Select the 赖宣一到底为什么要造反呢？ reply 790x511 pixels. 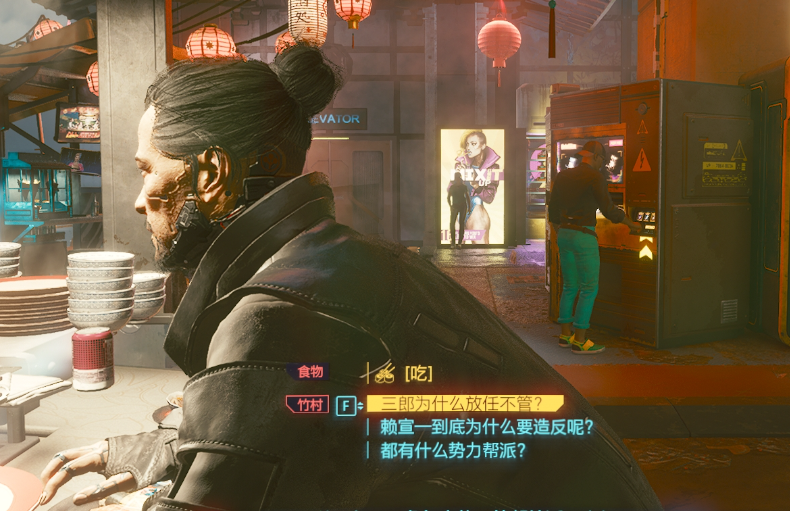[x=487, y=427]
